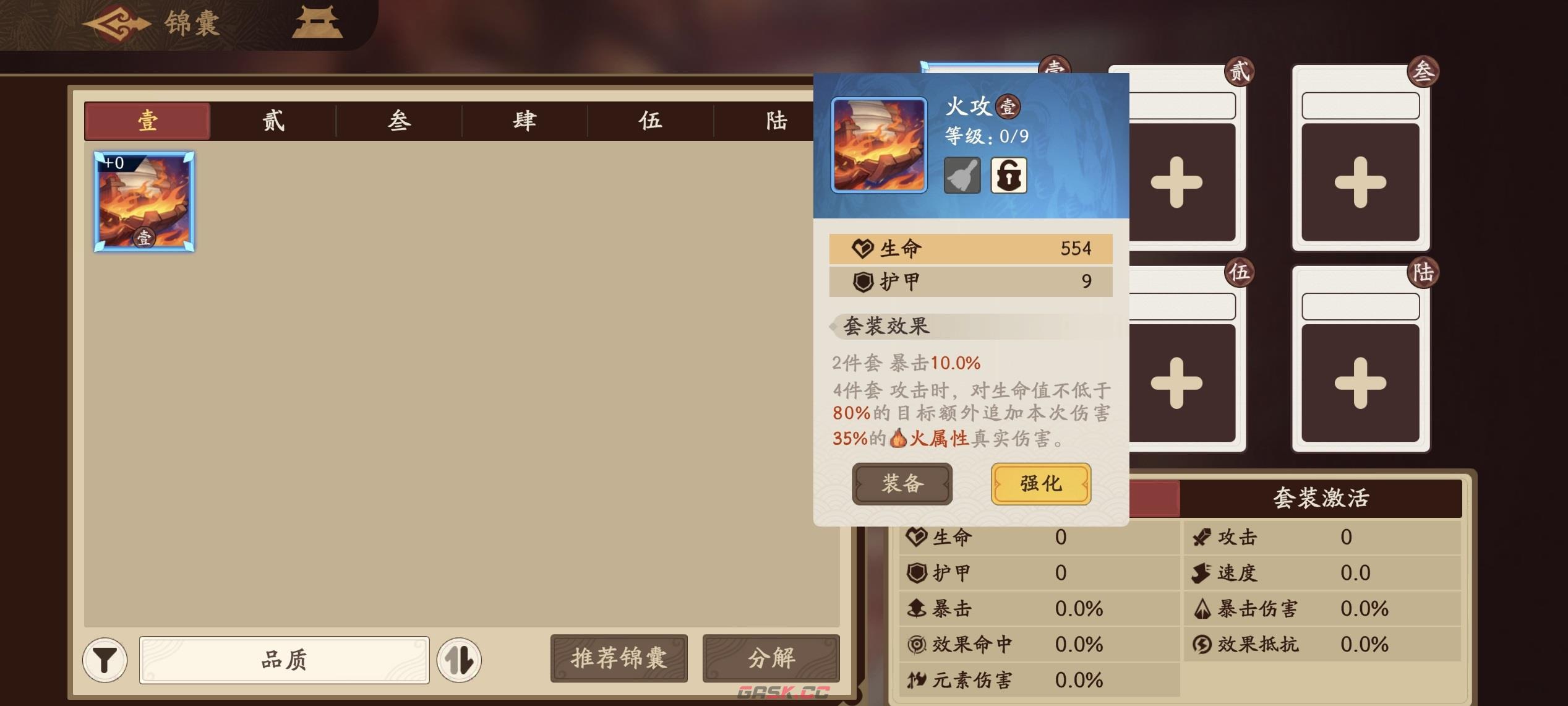Click the heart 生命 stat icon
The width and height of the screenshot is (1568, 706).
[862, 249]
